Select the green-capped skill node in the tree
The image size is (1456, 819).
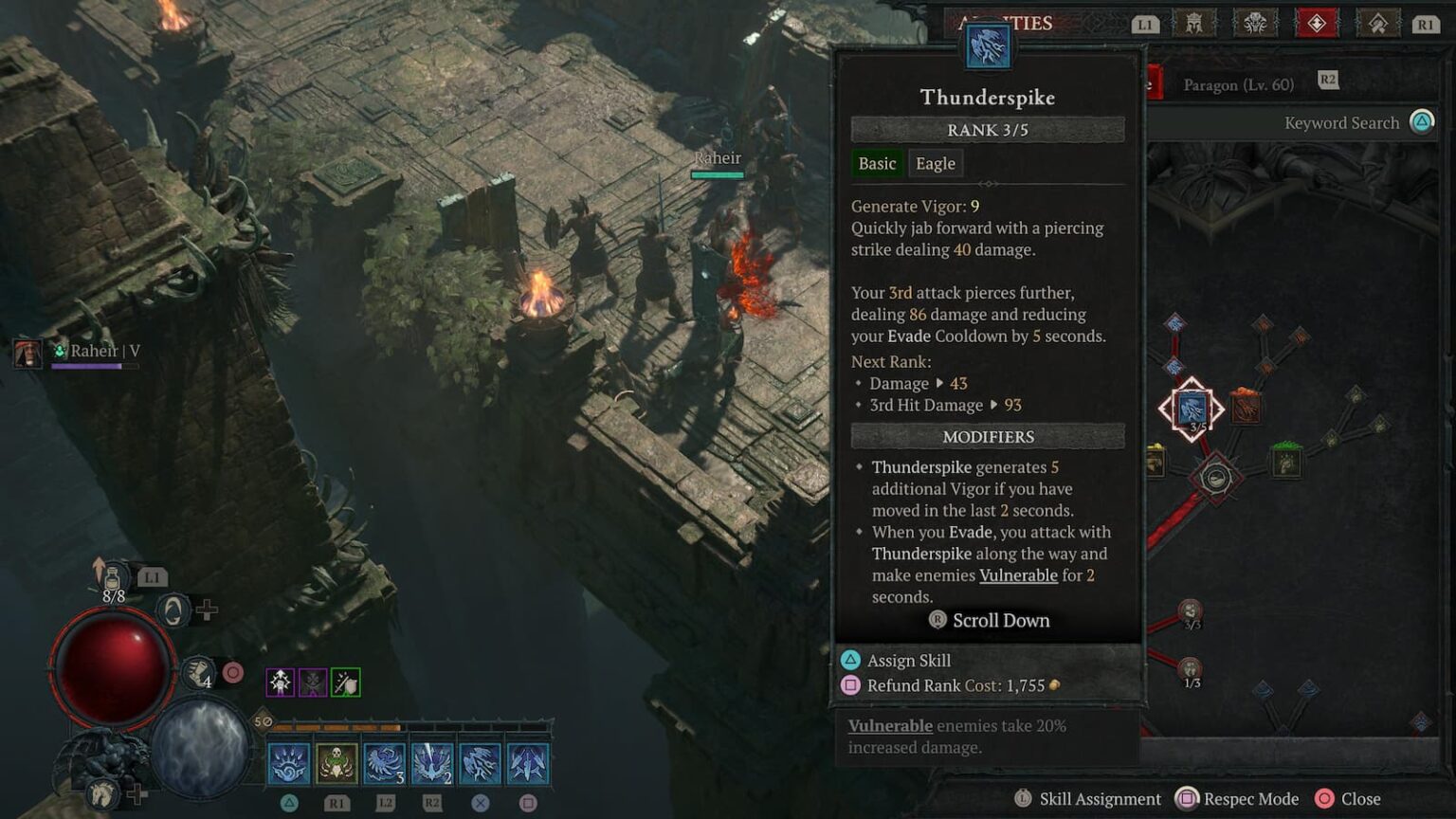click(x=1285, y=462)
